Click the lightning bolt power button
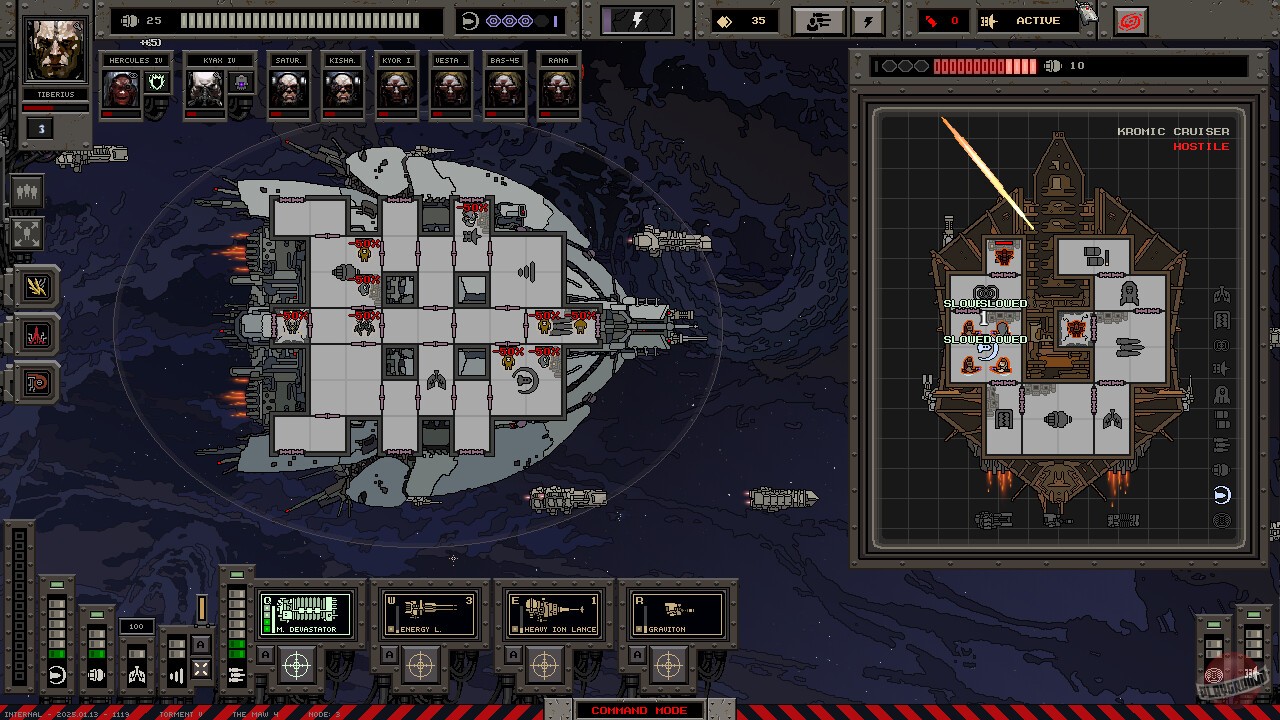The width and height of the screenshot is (1280, 720). coord(637,21)
